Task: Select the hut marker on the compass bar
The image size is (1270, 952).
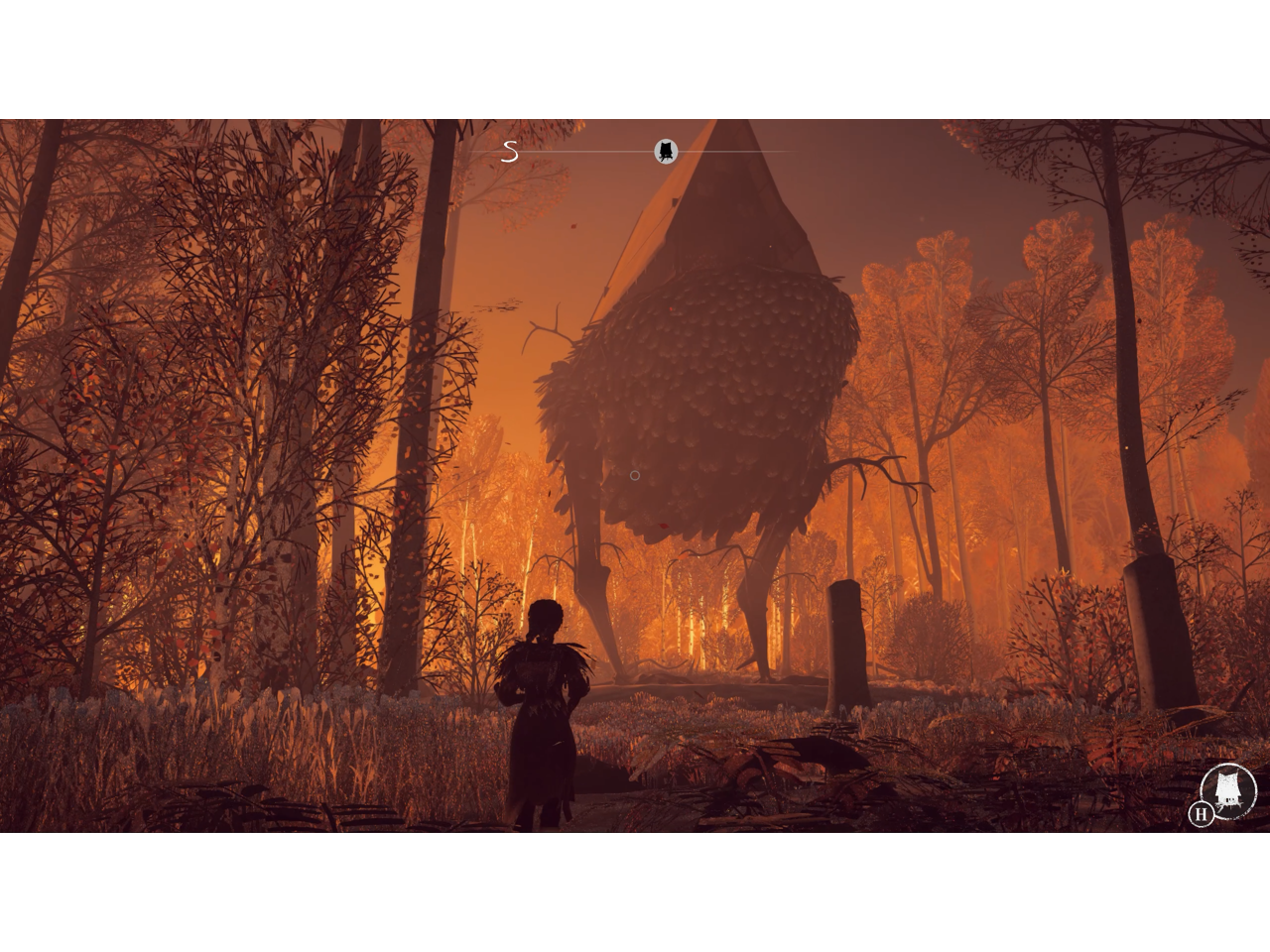Action: [666, 151]
